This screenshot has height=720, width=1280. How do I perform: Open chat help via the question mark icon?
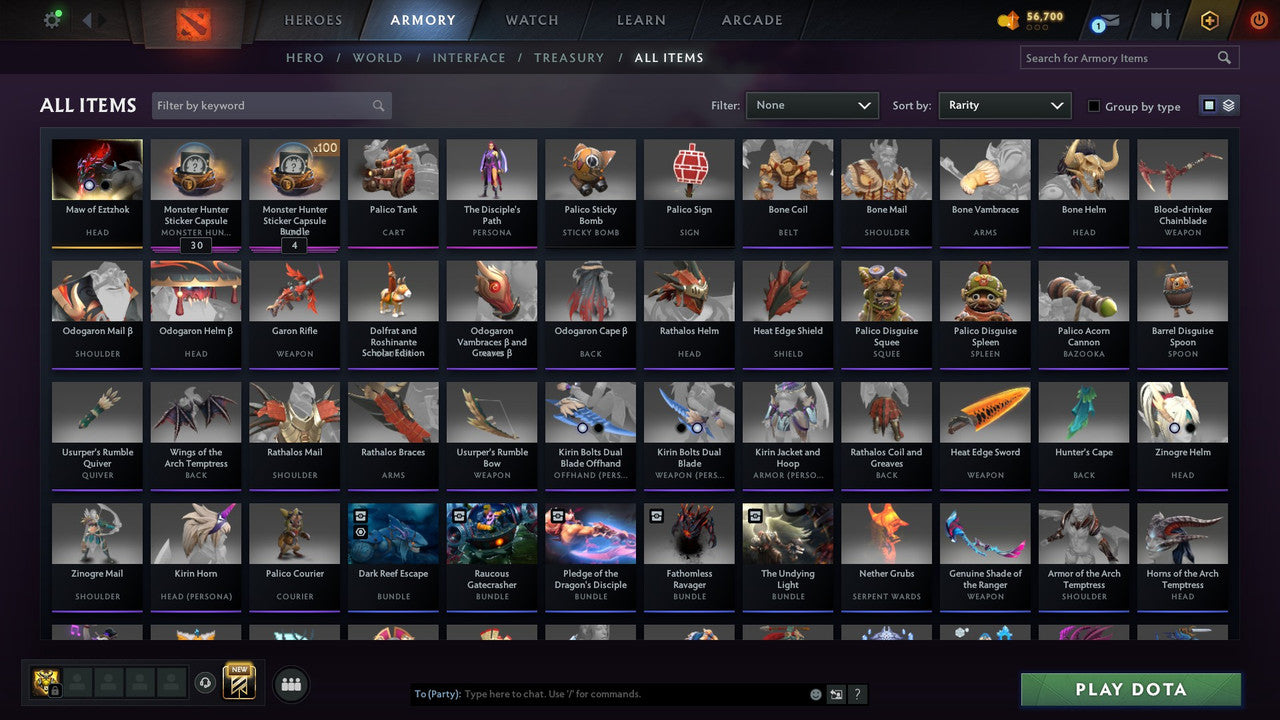pos(857,693)
